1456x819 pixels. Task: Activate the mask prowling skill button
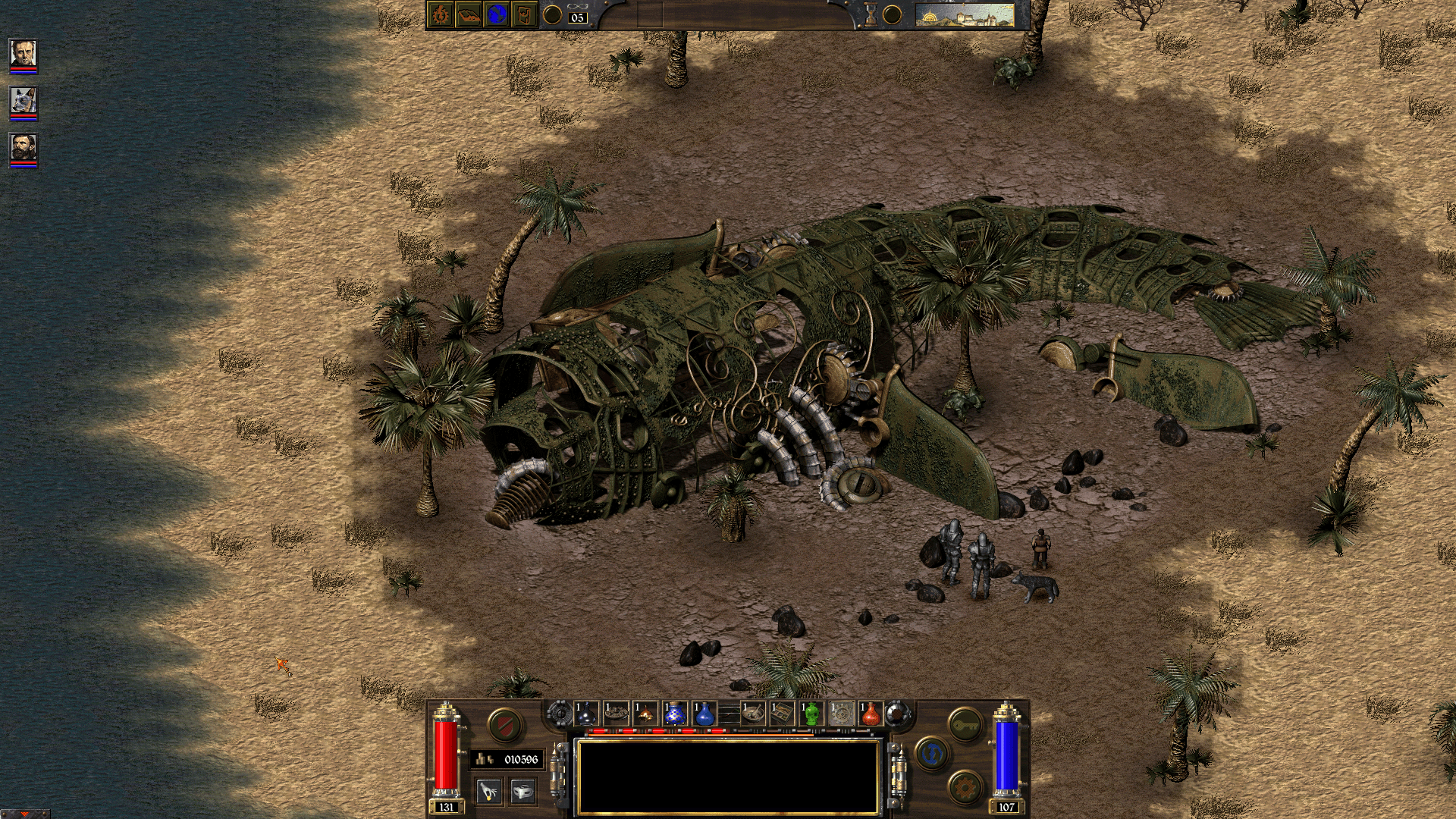pos(522,792)
